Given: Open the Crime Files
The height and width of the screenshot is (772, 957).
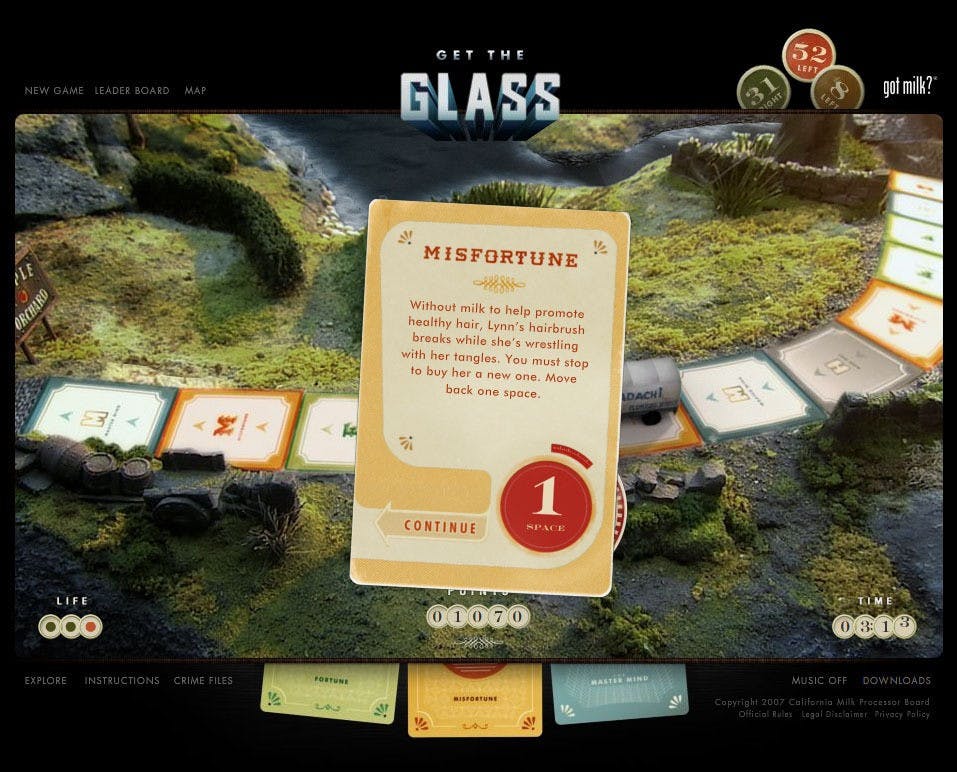Looking at the screenshot, I should coord(203,681).
